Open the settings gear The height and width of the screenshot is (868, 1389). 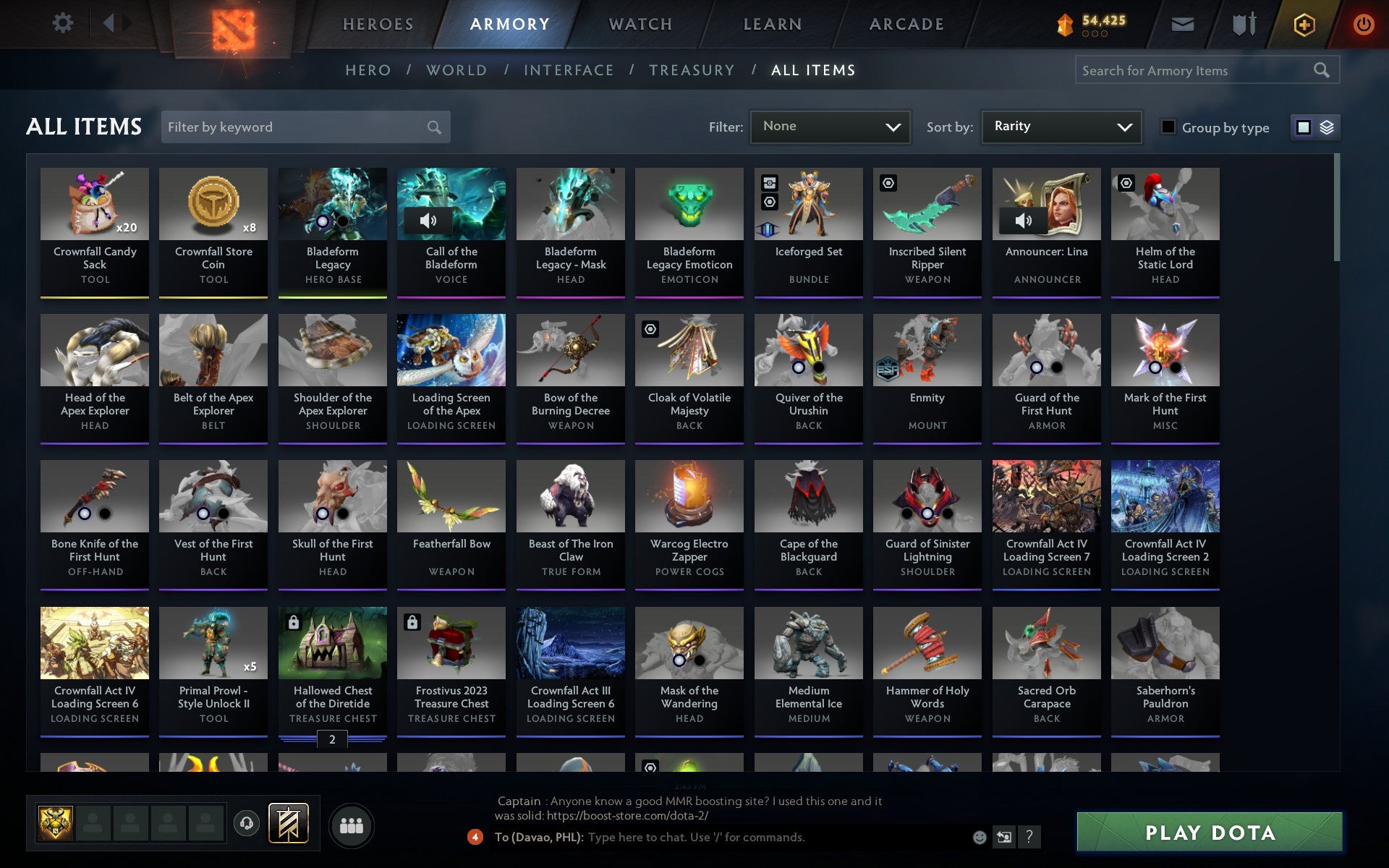pos(64,23)
